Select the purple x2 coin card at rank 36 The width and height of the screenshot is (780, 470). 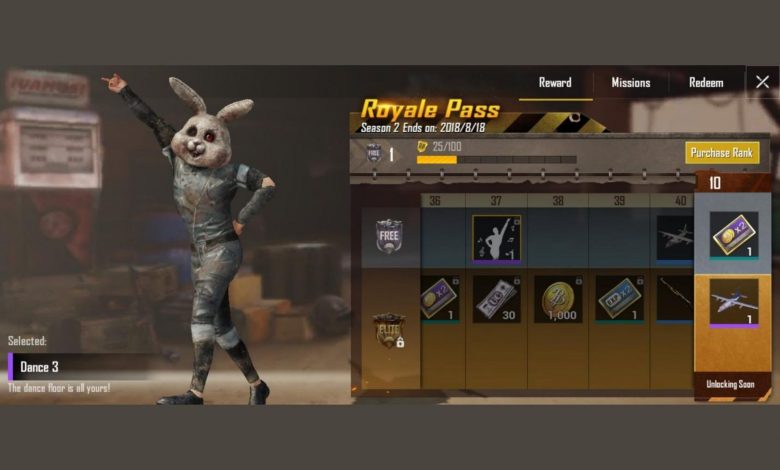438,299
